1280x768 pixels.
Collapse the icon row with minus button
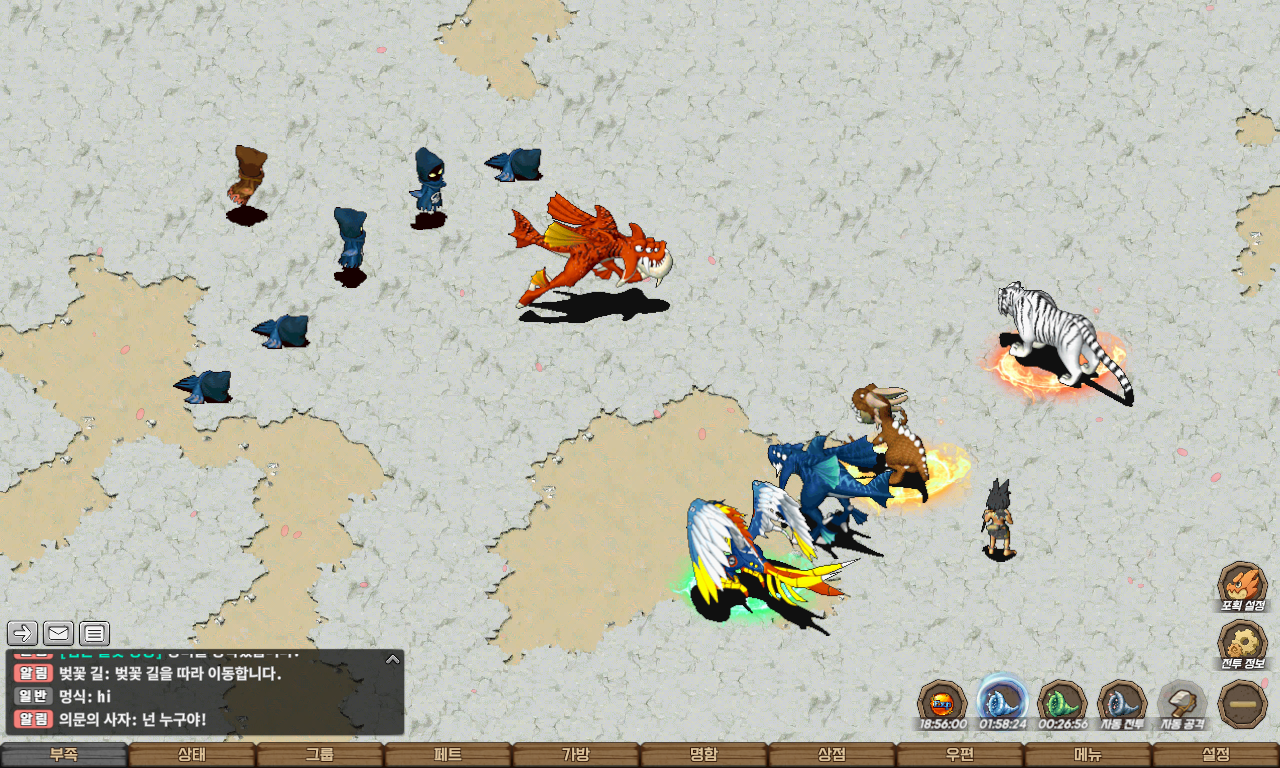1242,703
